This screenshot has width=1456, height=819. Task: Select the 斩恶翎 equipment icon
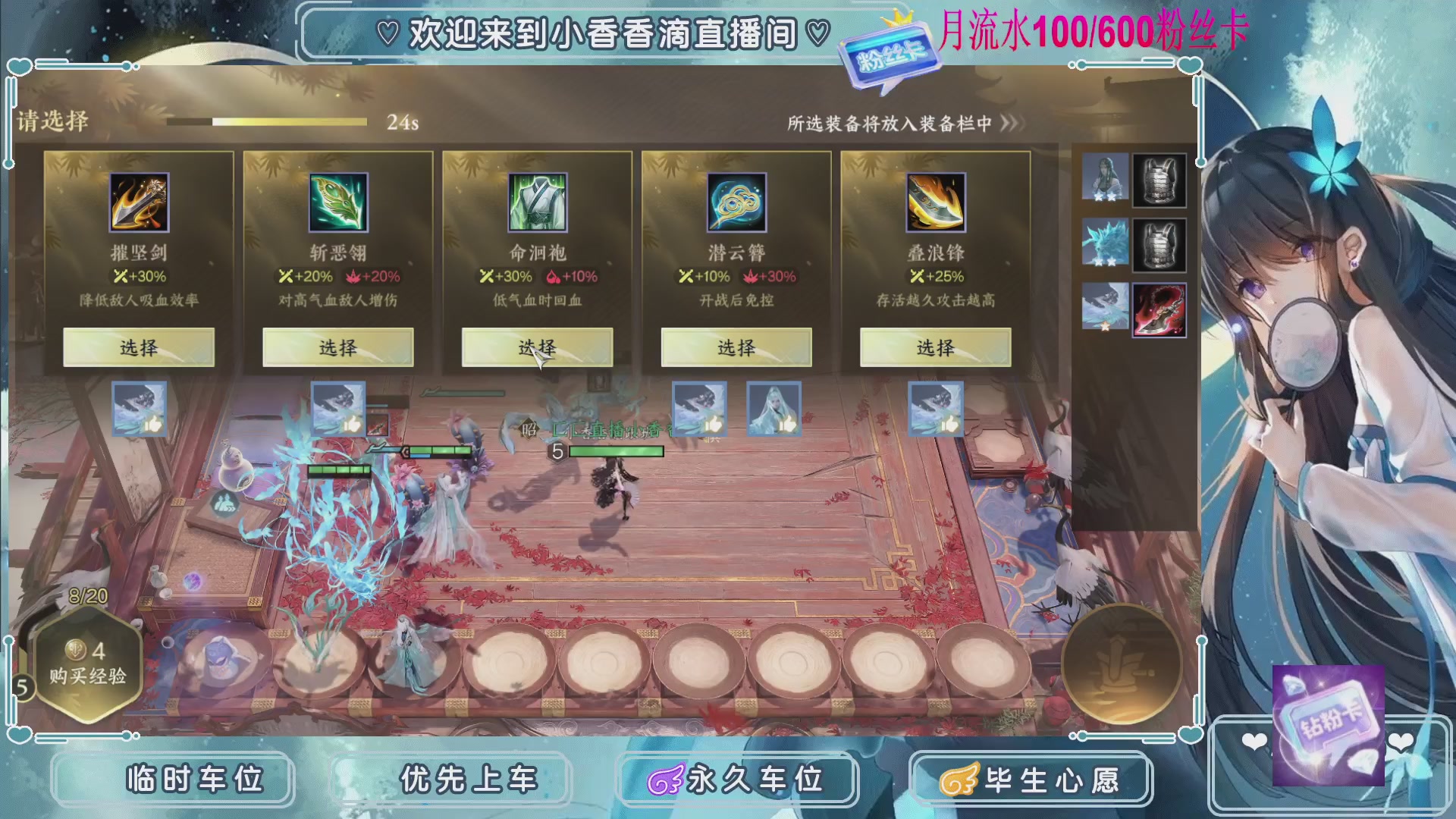[x=337, y=202]
